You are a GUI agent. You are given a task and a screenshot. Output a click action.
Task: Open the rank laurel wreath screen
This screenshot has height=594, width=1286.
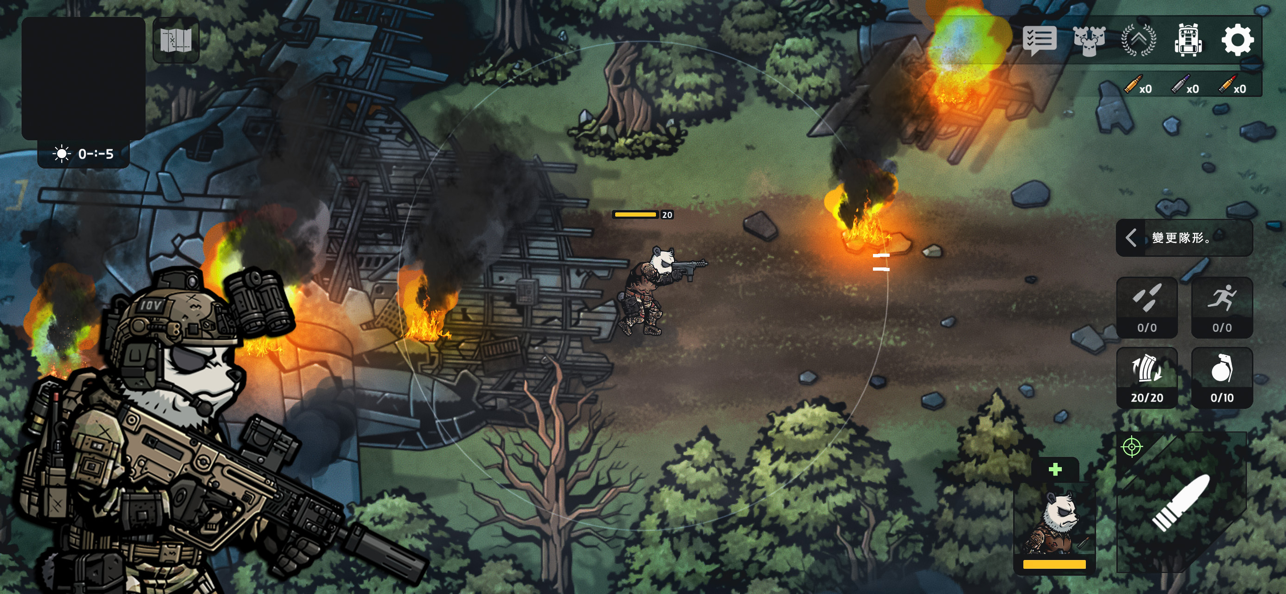[1138, 40]
